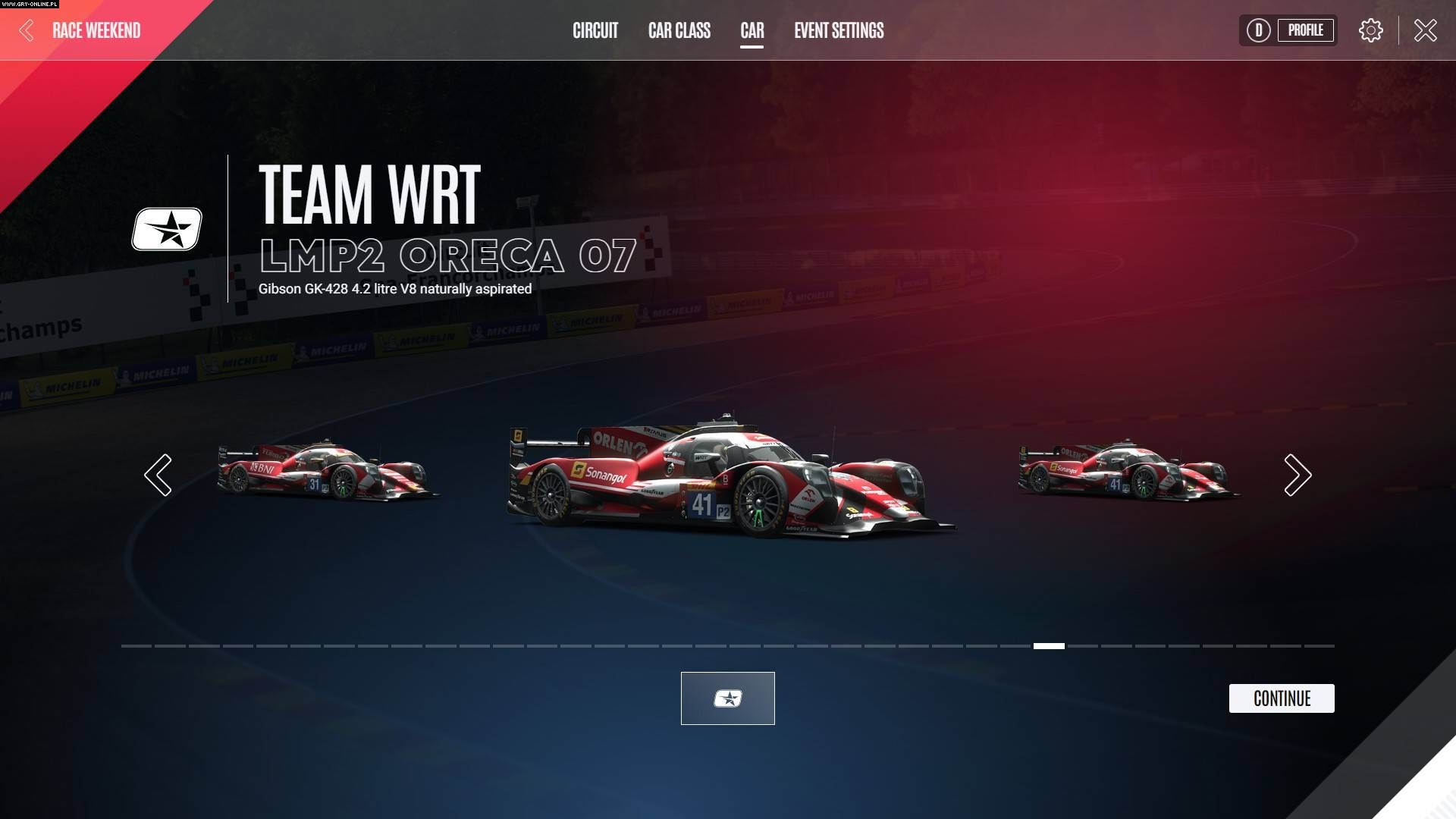The height and width of the screenshot is (819, 1456).
Task: Click Continue to confirm the car
Action: [x=1281, y=698]
